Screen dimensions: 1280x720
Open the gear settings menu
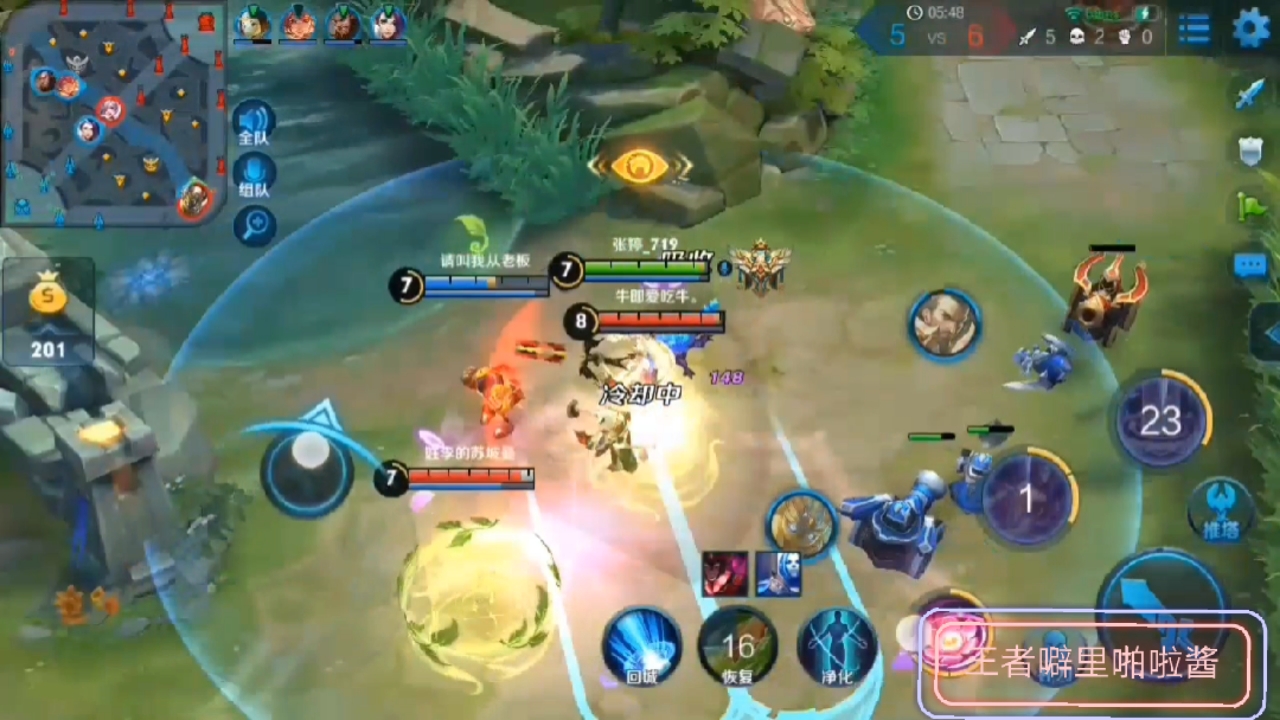tap(1250, 28)
